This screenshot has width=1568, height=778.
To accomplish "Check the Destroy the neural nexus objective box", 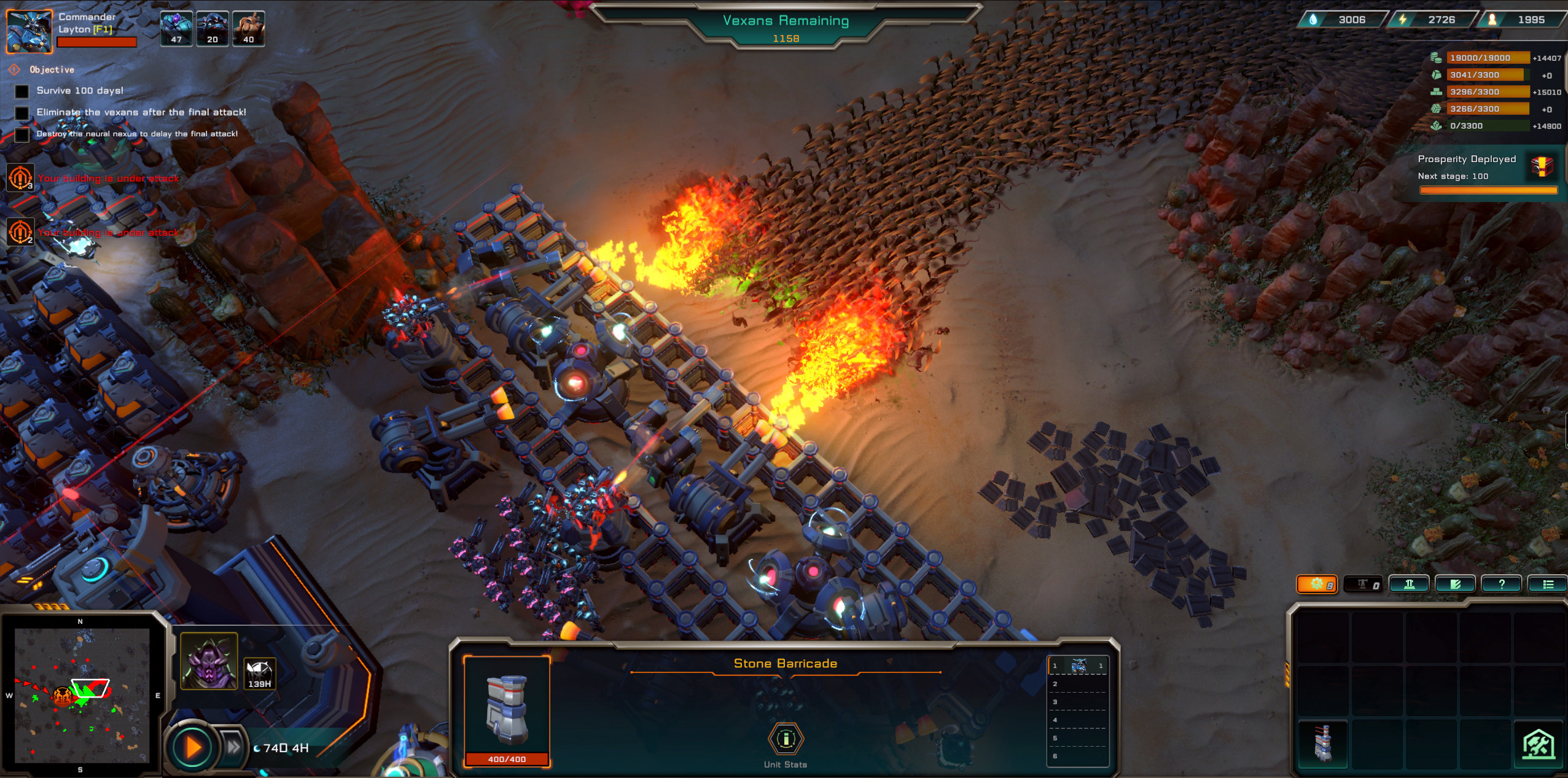I will coord(22,134).
